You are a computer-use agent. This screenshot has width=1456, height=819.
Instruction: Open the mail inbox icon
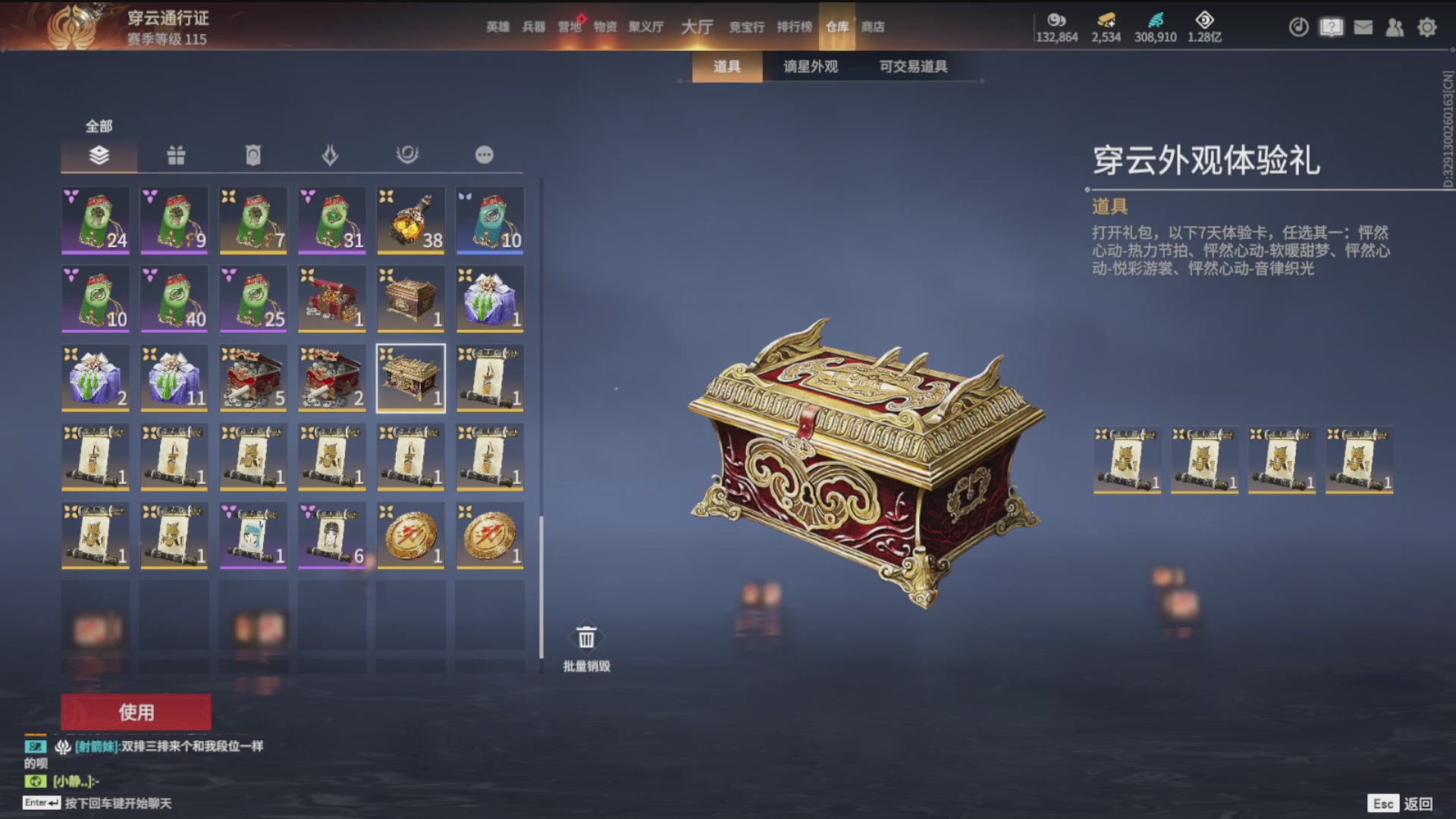[x=1363, y=27]
